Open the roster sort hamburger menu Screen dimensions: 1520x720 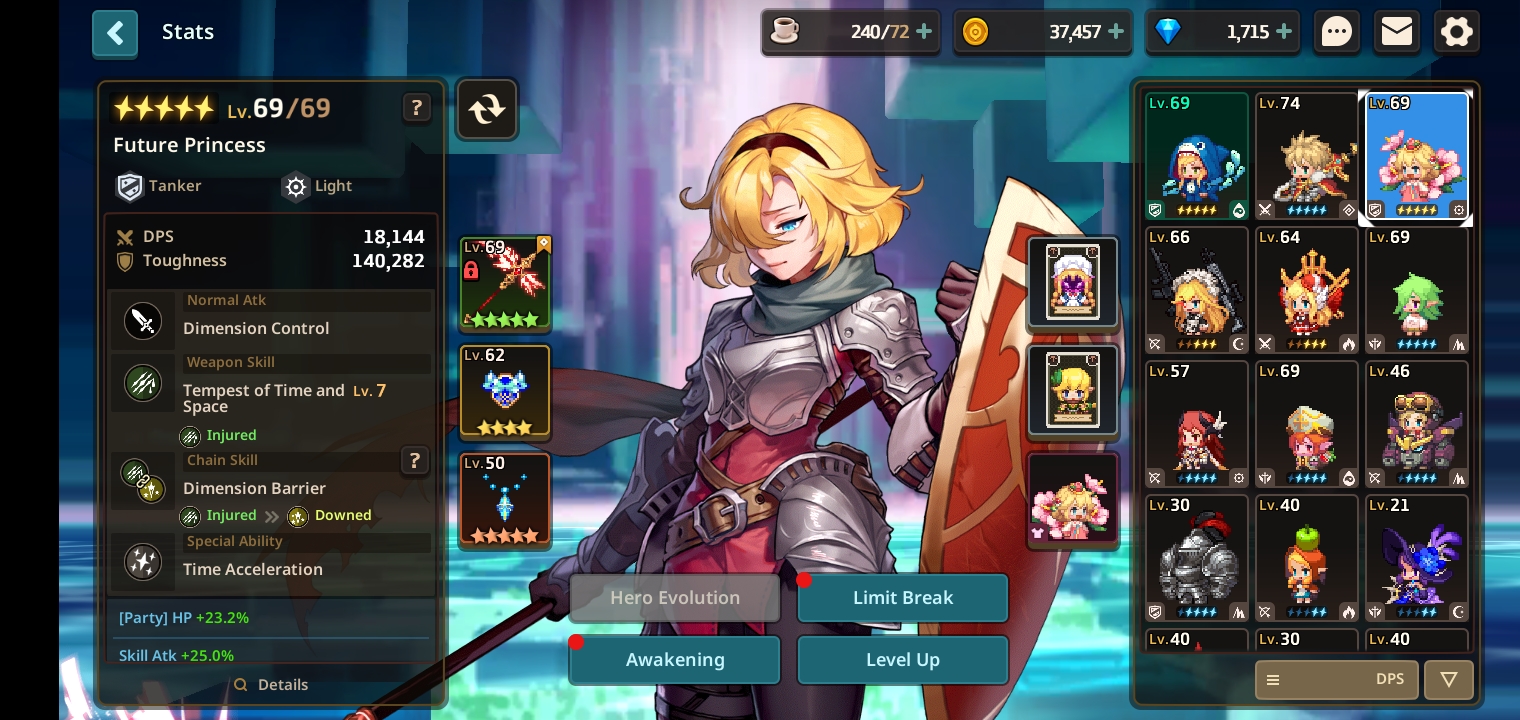[1272, 679]
